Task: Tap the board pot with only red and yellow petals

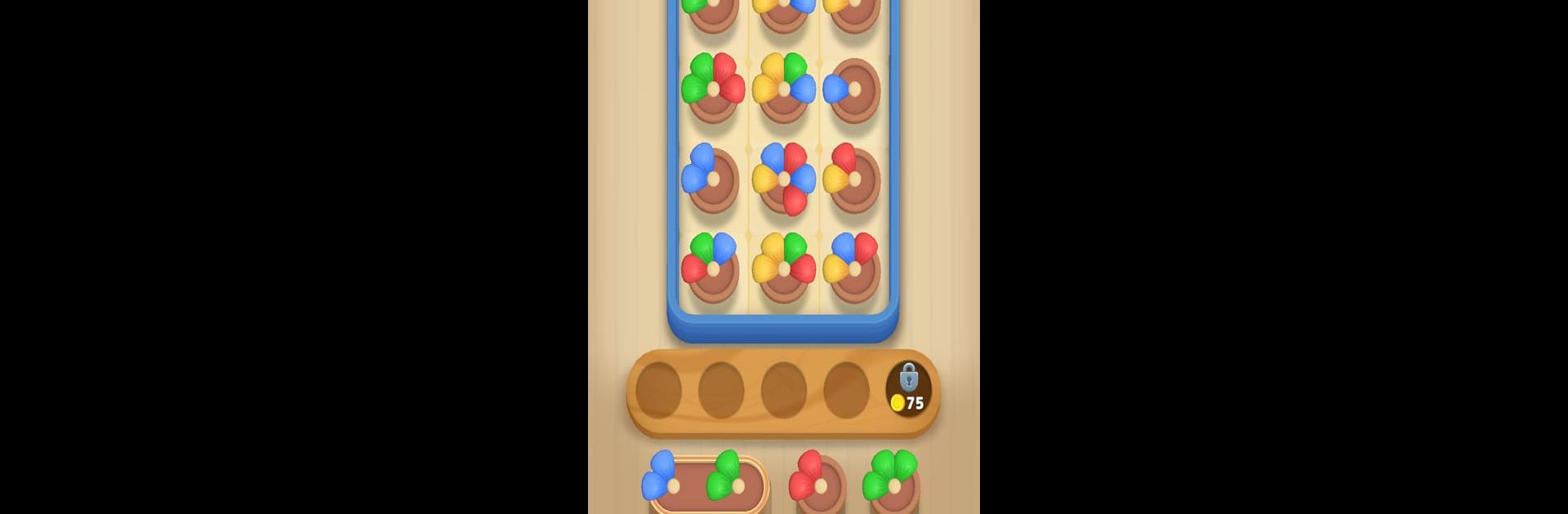Action: pyautogui.click(x=853, y=179)
